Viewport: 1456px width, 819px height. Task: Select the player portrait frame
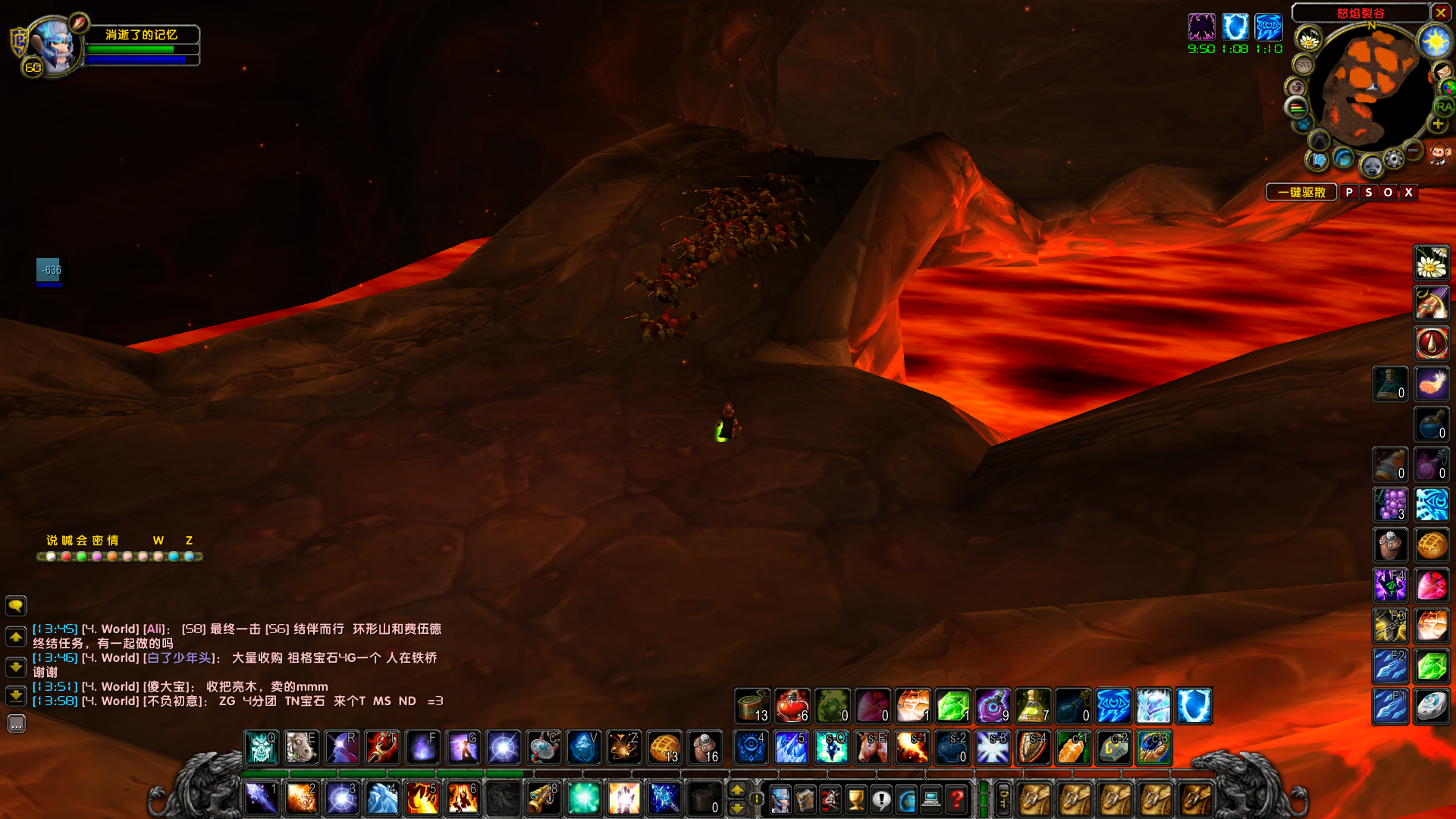coord(52,47)
